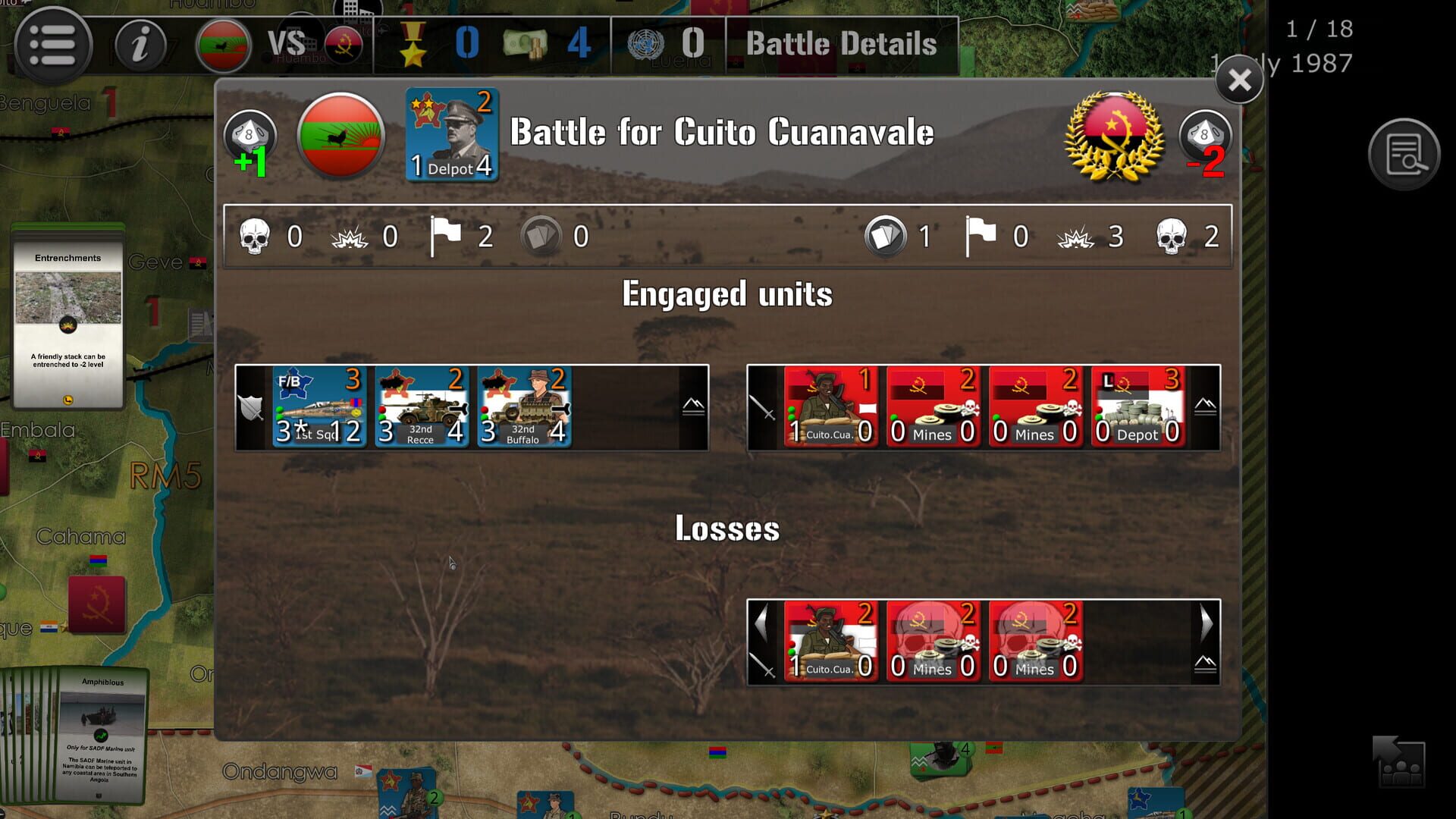Click the MPLA Angola flag icon after VS
1456x819 pixels.
pos(343,44)
